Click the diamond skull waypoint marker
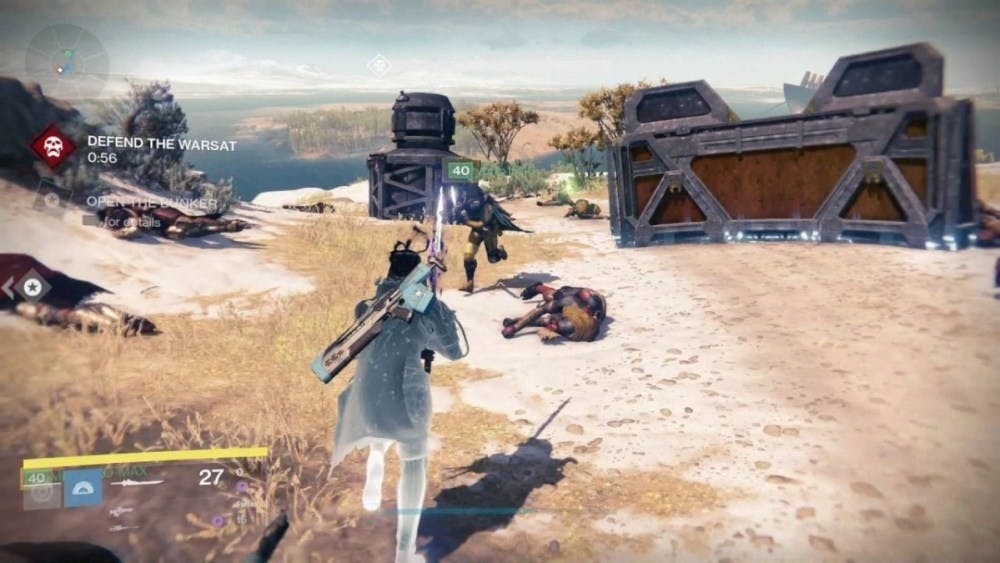 (379, 65)
